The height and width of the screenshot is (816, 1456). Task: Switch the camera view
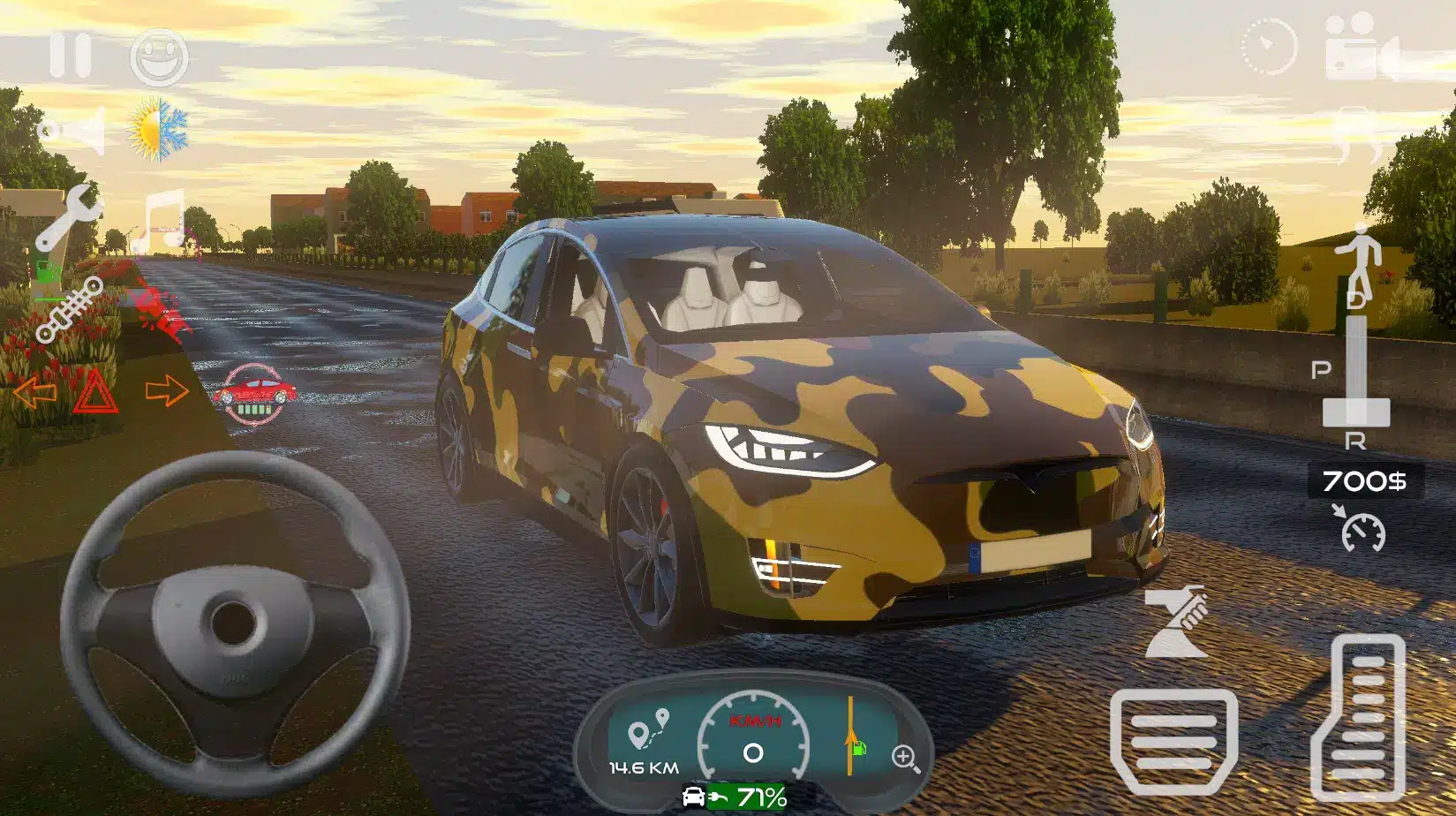1362,49
